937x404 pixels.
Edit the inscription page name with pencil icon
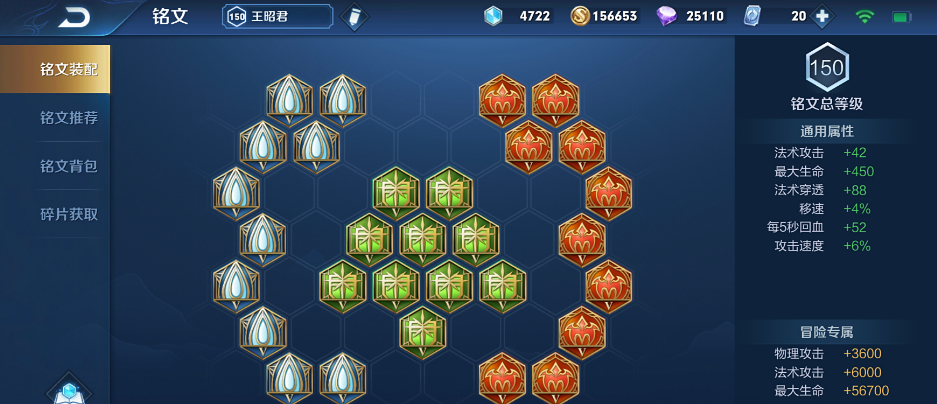[x=353, y=17]
